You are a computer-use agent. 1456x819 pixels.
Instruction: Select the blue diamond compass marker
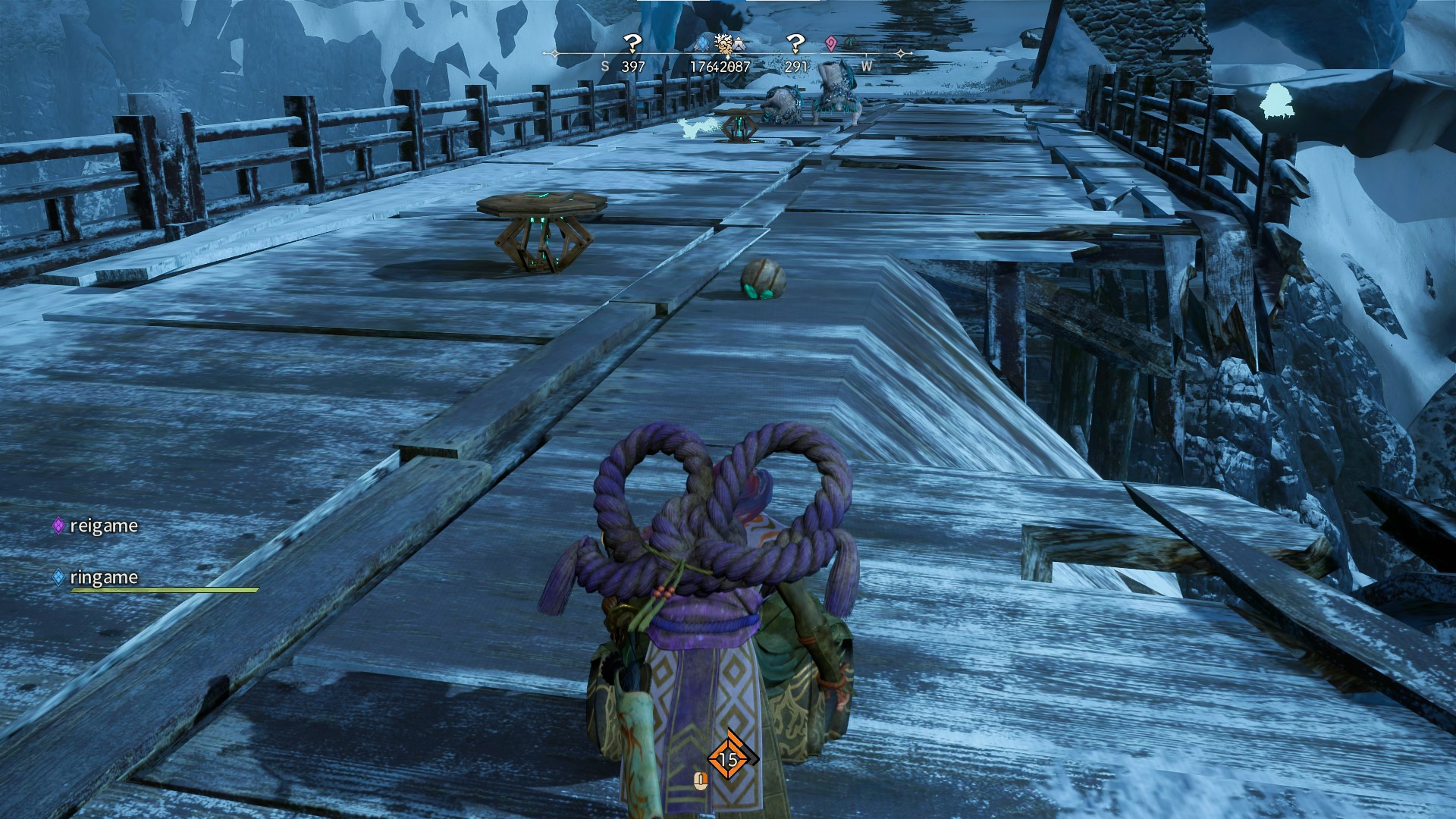click(702, 43)
